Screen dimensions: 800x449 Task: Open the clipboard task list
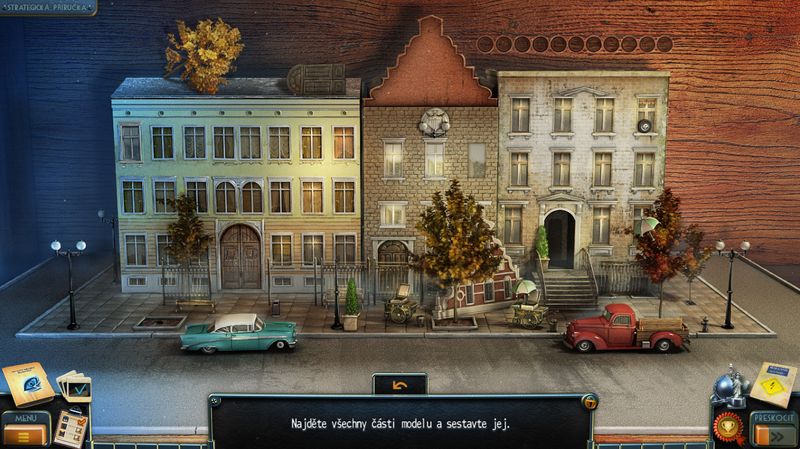point(70,427)
